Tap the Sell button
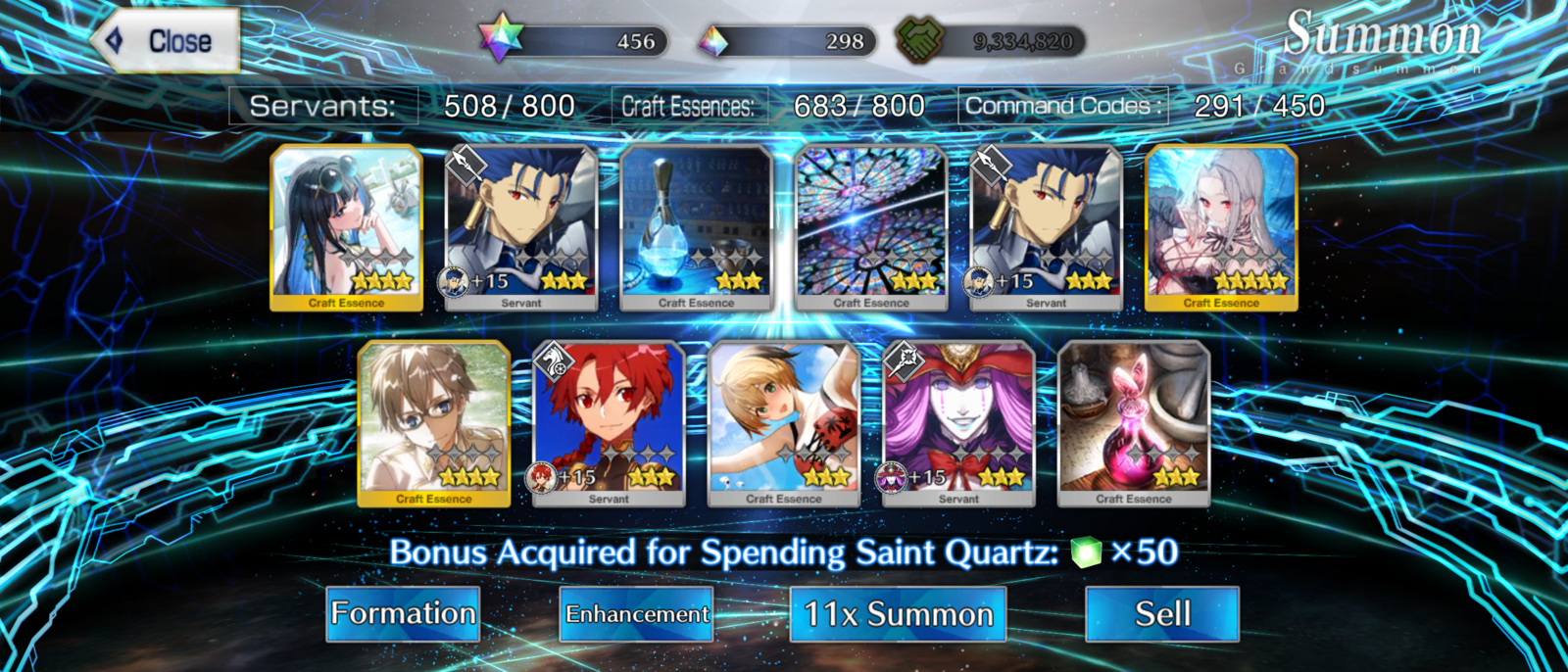Image resolution: width=1568 pixels, height=672 pixels. point(1162,614)
